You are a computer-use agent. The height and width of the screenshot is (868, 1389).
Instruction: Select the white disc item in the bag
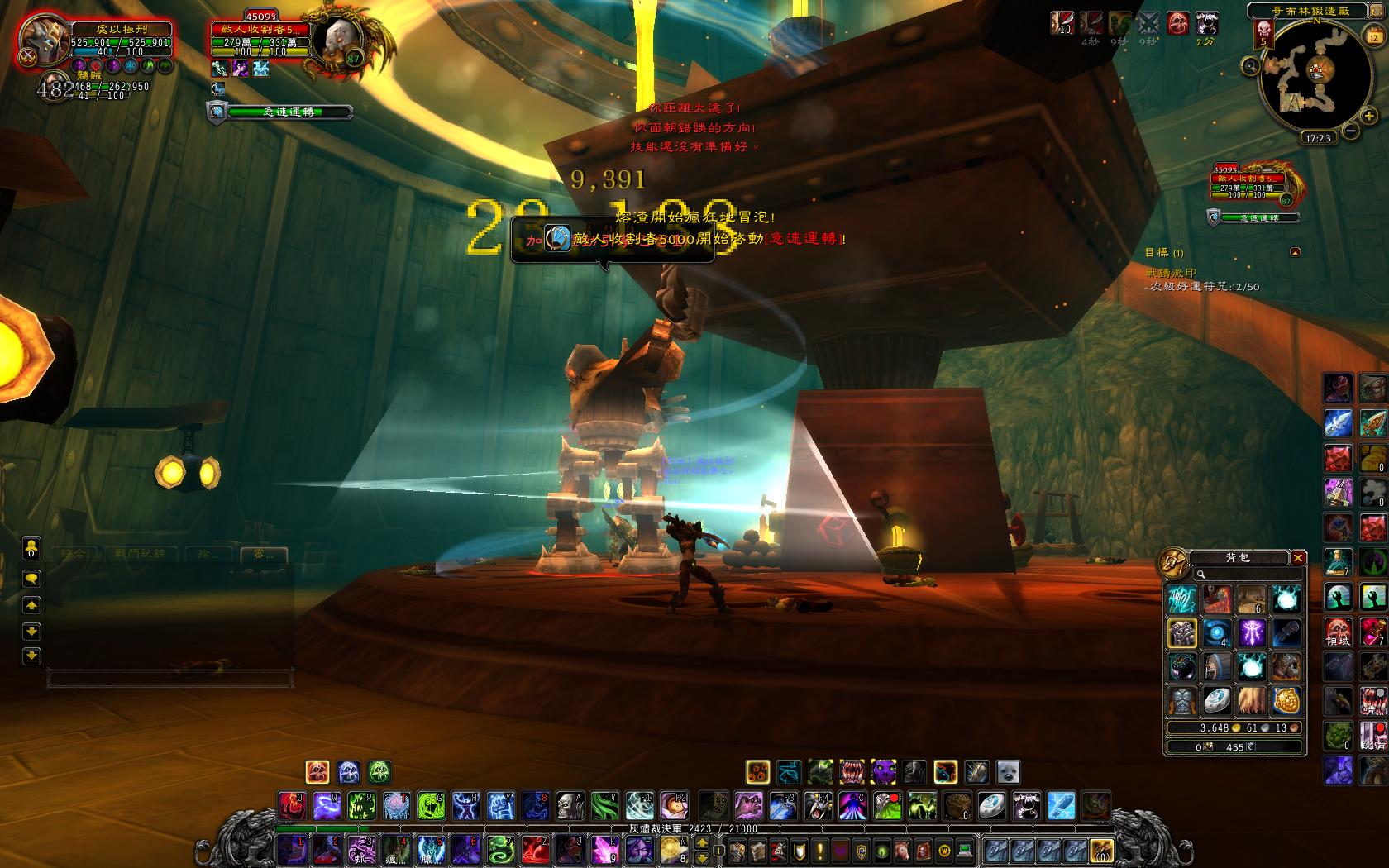(x=1216, y=701)
